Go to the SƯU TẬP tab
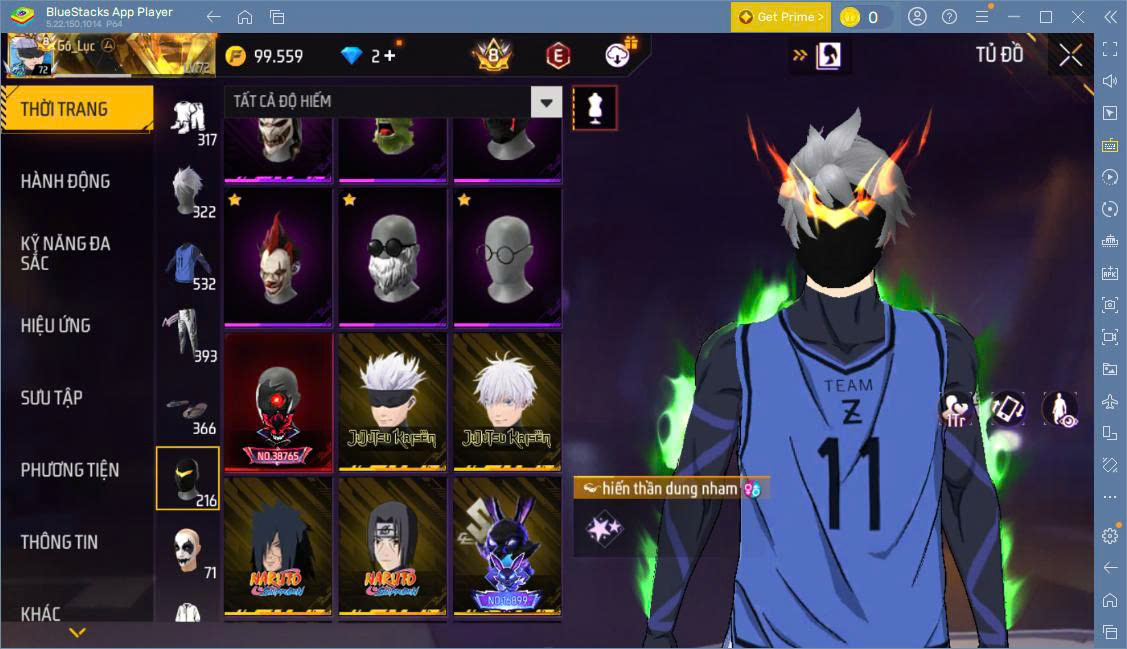 tap(51, 397)
